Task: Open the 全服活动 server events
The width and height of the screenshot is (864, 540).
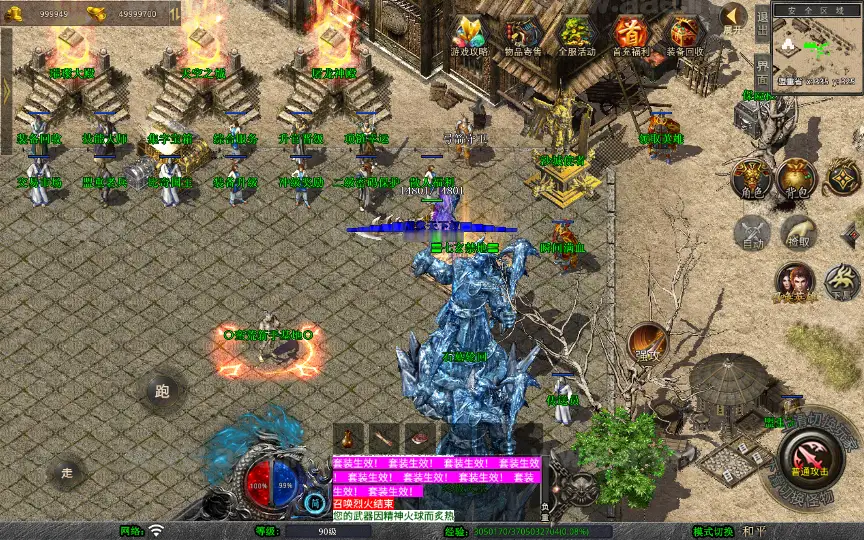Action: coord(577,36)
